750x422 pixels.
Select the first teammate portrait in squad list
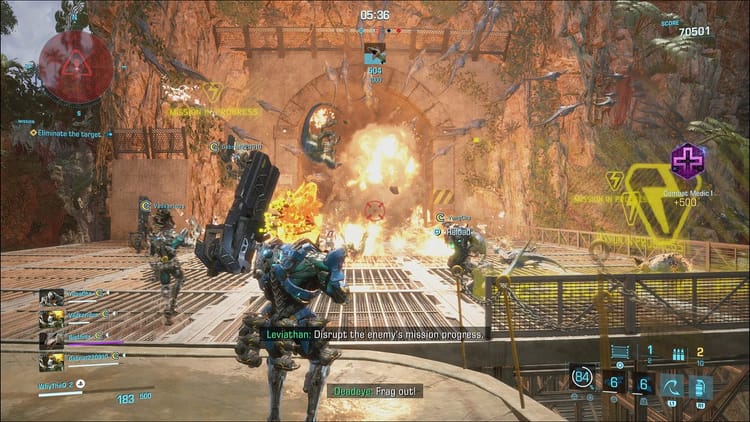coord(52,295)
